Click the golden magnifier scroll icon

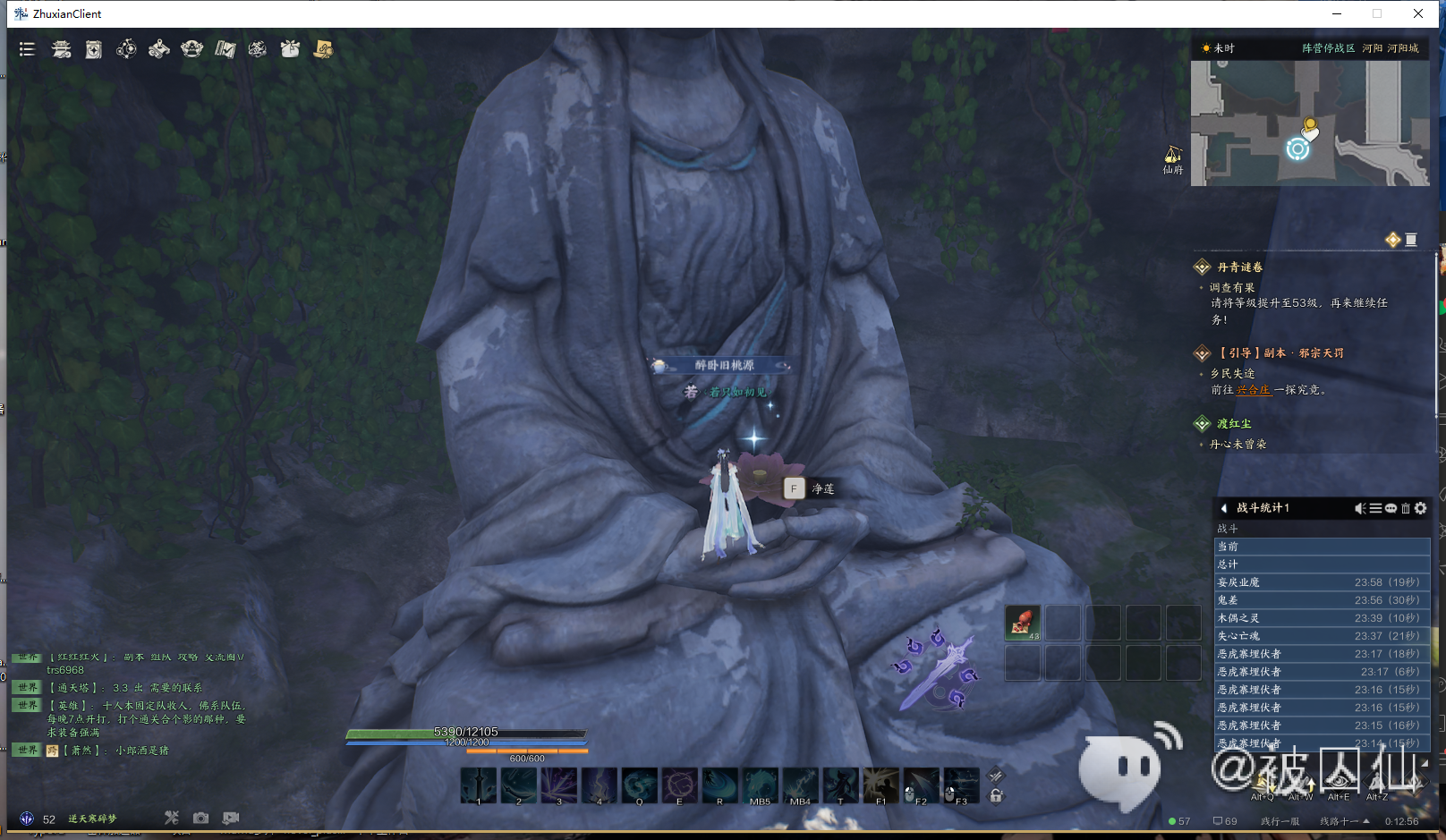coord(323,49)
